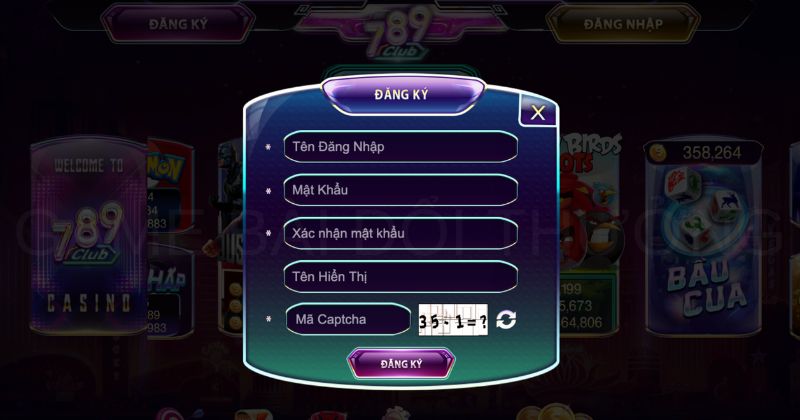Close the registration dialog with the X
This screenshot has width=800, height=420.
[x=538, y=112]
